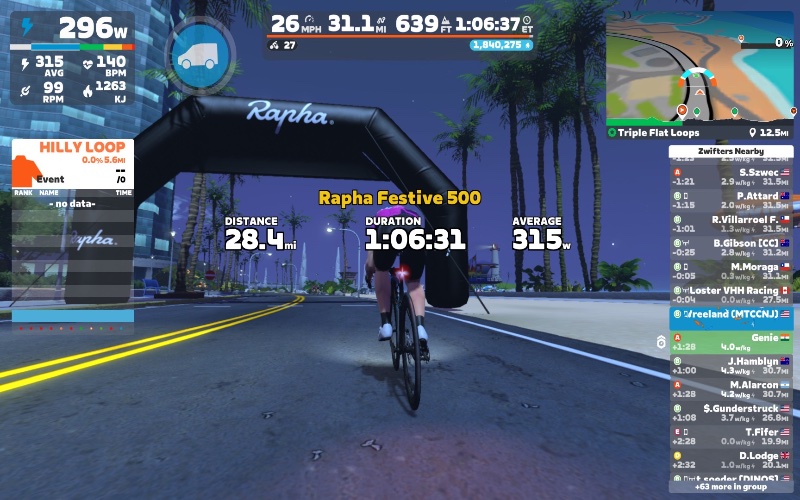
Task: Pick D.Lodge from the nearby riders
Action: (x=731, y=460)
